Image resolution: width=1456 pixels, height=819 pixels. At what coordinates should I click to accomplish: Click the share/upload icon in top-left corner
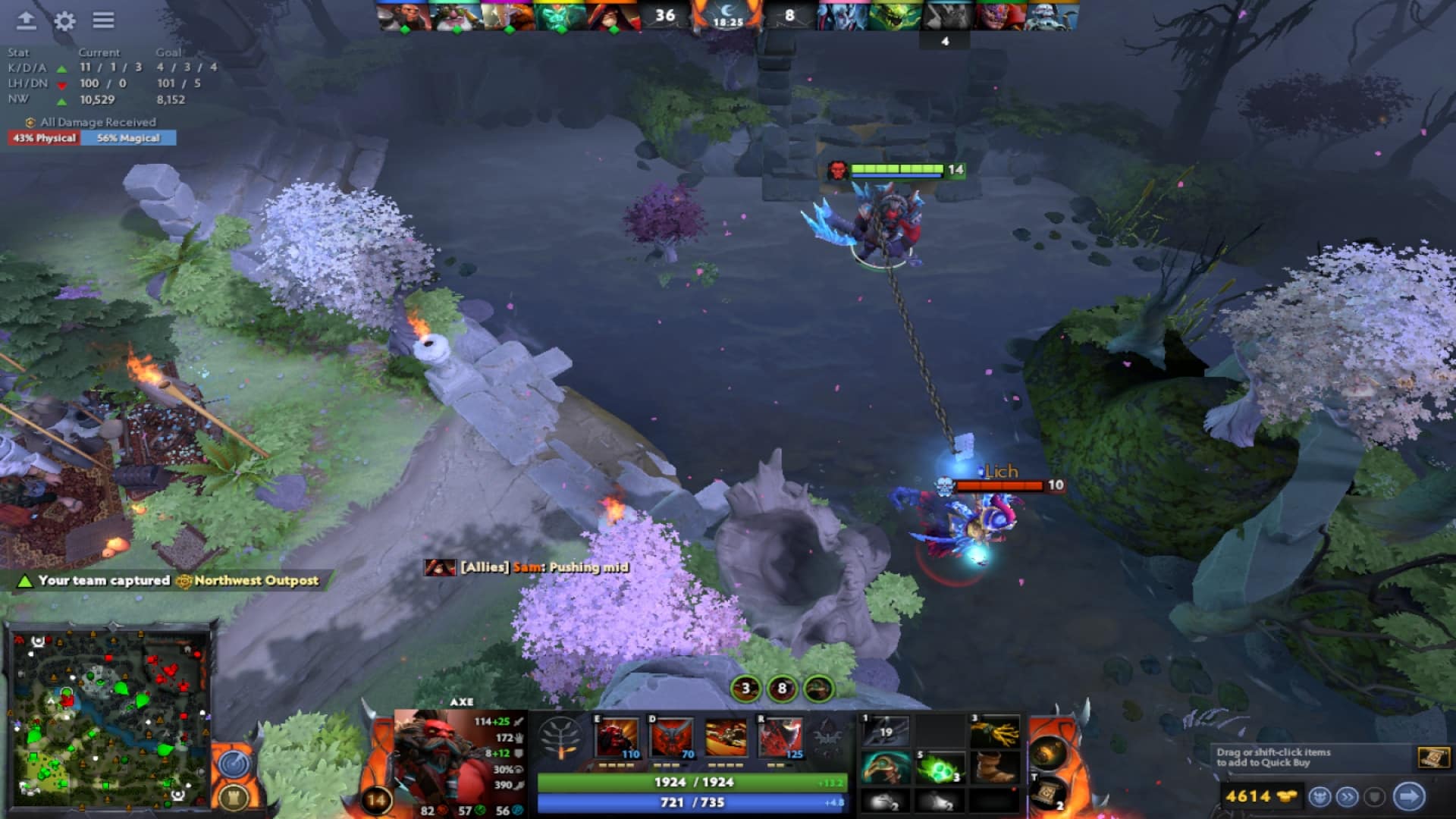(x=26, y=20)
